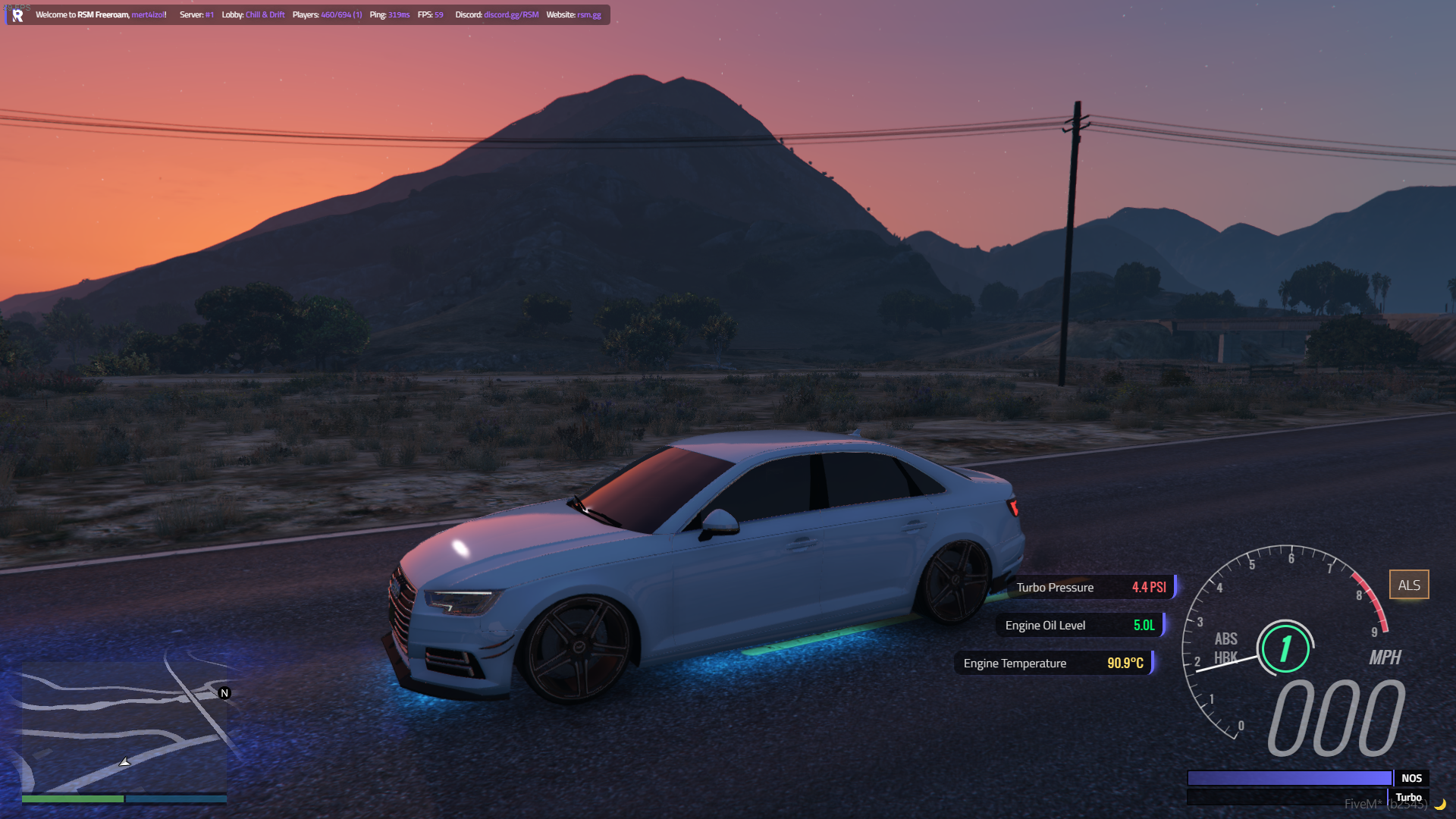The image size is (1456, 819).
Task: Select the Chill & Drift lobby label
Action: click(x=265, y=15)
